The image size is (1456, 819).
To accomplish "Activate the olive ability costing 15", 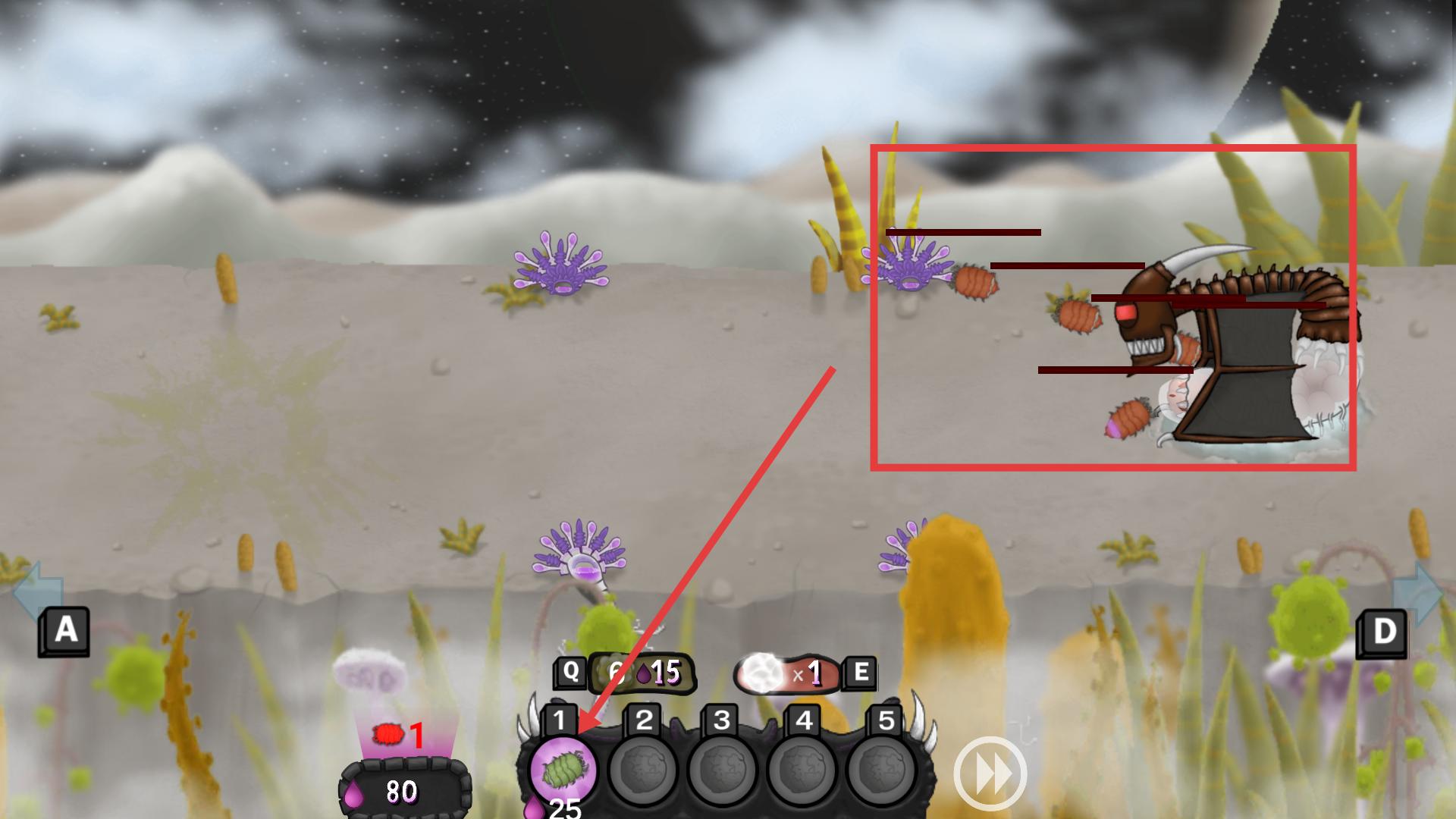I will 641,673.
